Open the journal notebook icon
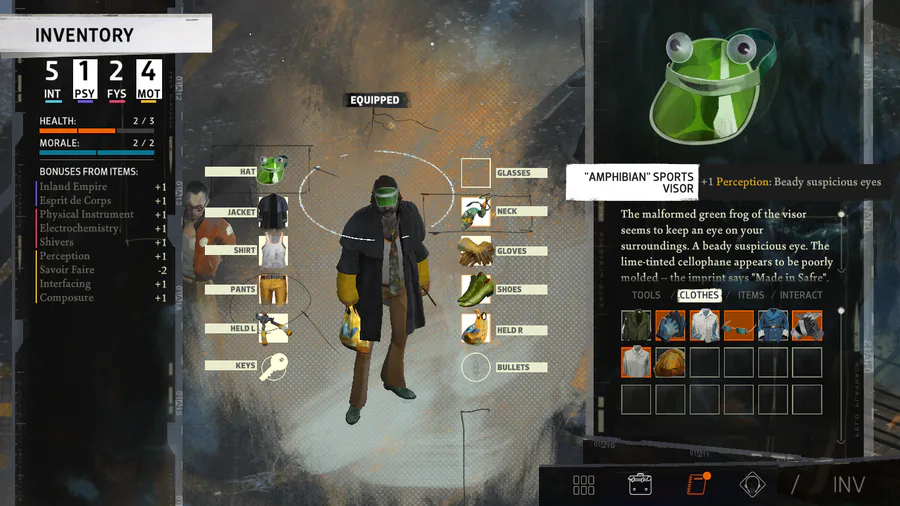900x506 pixels. point(696,484)
